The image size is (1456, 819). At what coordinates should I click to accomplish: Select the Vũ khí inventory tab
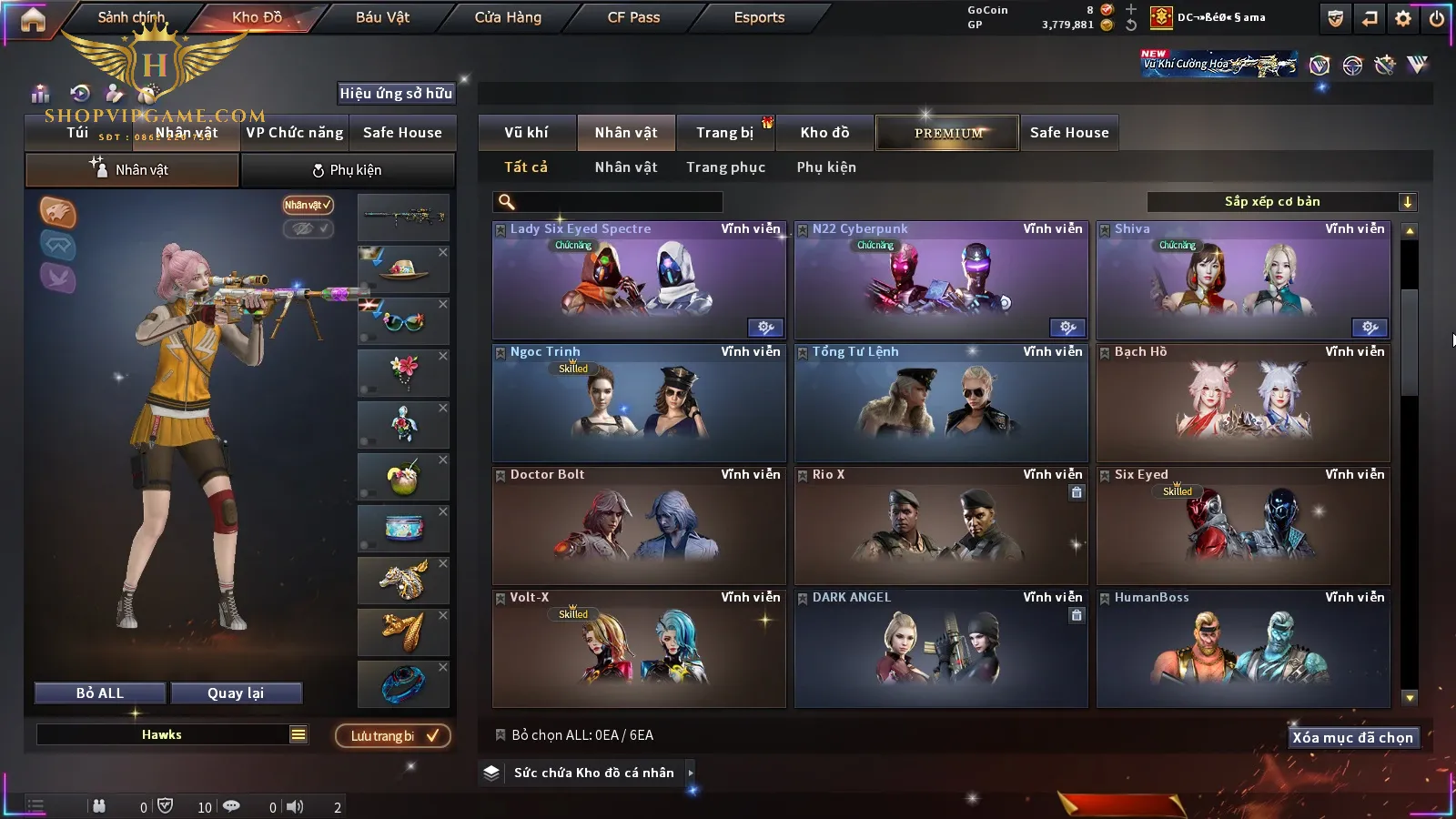[x=526, y=133]
